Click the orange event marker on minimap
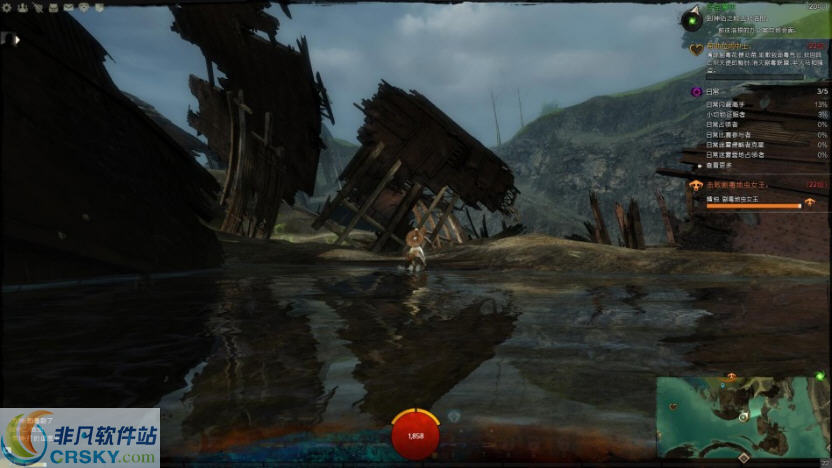832x468 pixels. pos(731,377)
